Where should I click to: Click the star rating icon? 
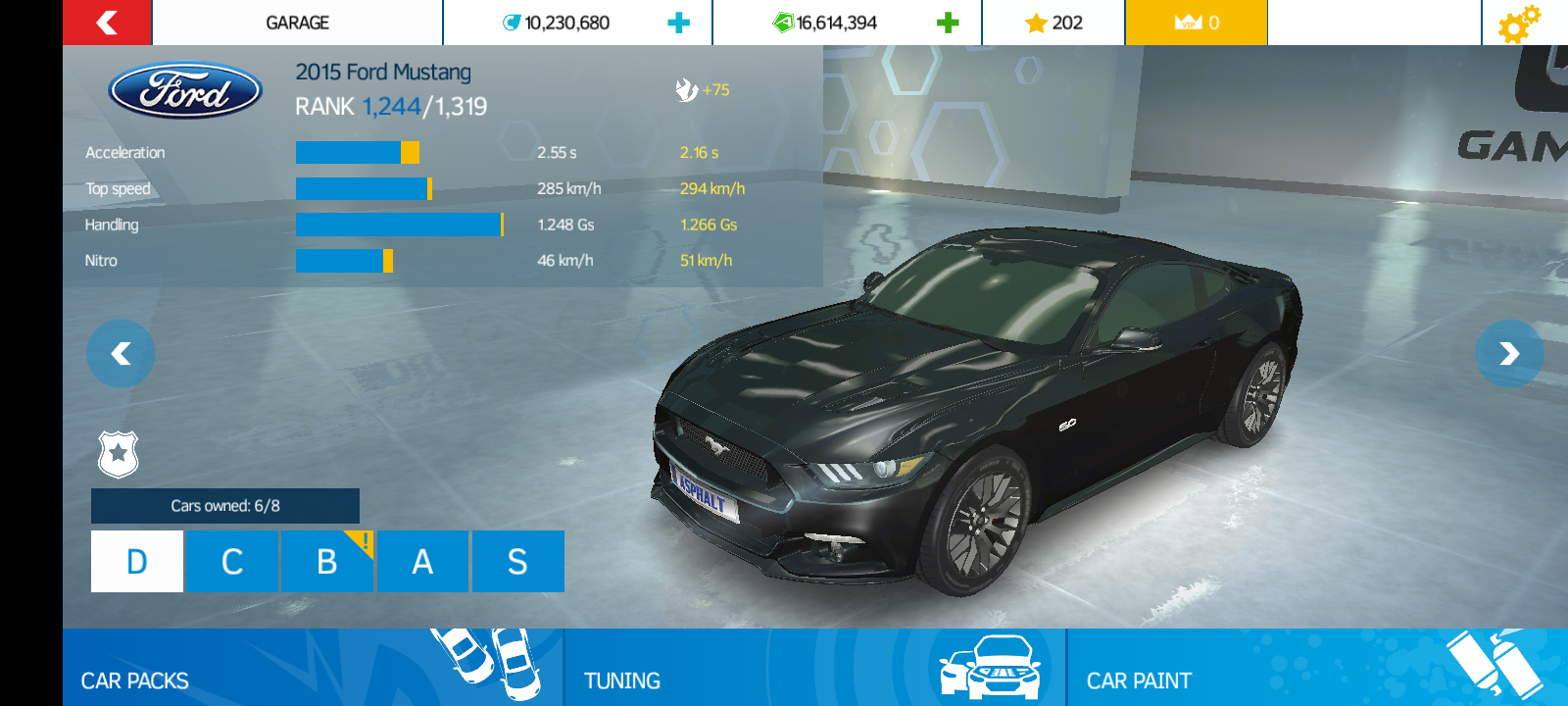click(x=1035, y=22)
